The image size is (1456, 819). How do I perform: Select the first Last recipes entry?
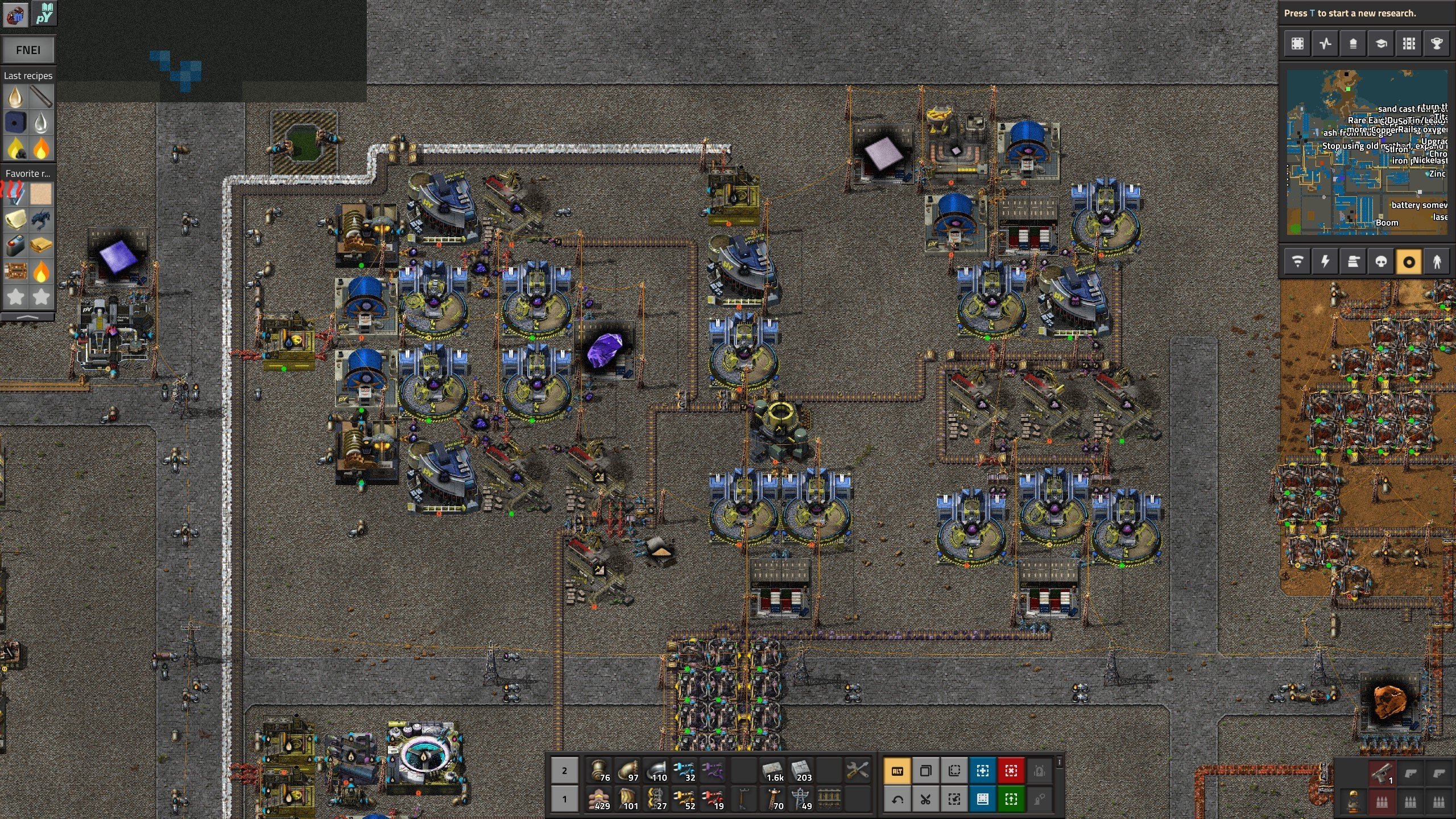click(x=15, y=97)
